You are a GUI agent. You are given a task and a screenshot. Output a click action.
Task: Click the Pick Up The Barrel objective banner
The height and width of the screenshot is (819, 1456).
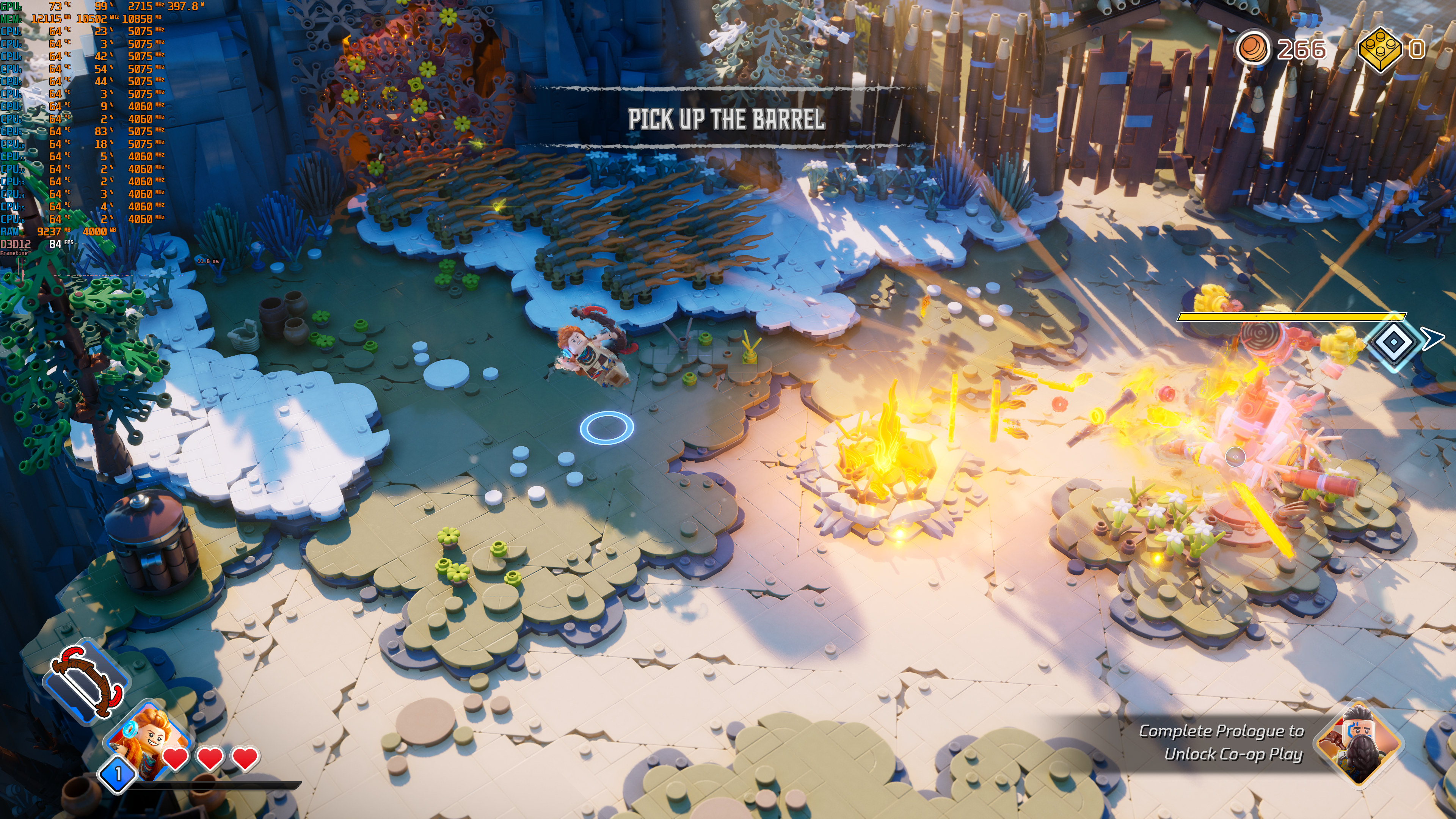tap(726, 119)
